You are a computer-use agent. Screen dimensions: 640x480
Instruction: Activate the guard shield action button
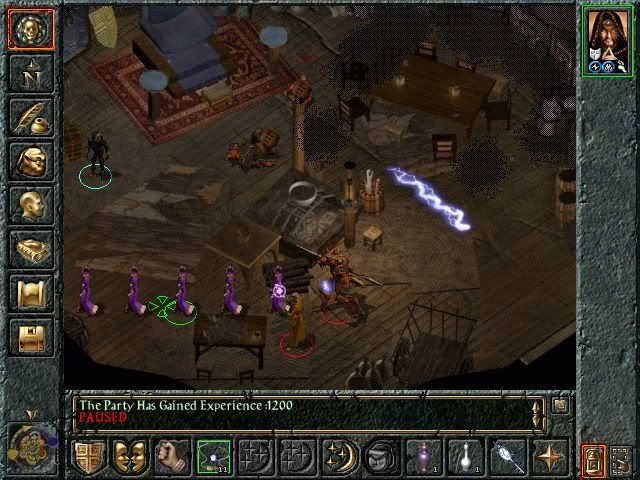[88, 458]
